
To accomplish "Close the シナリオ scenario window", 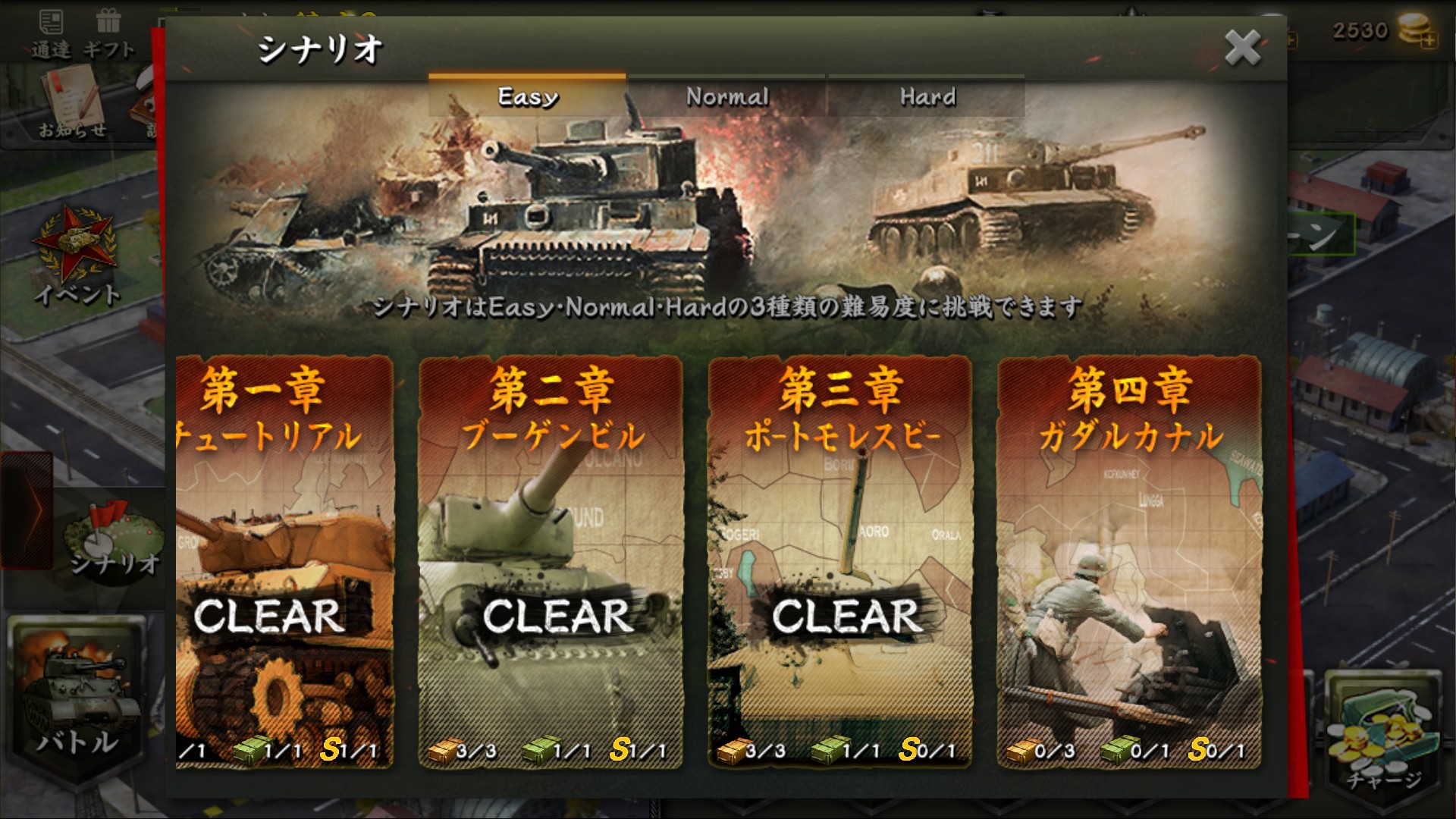I will (1242, 48).
